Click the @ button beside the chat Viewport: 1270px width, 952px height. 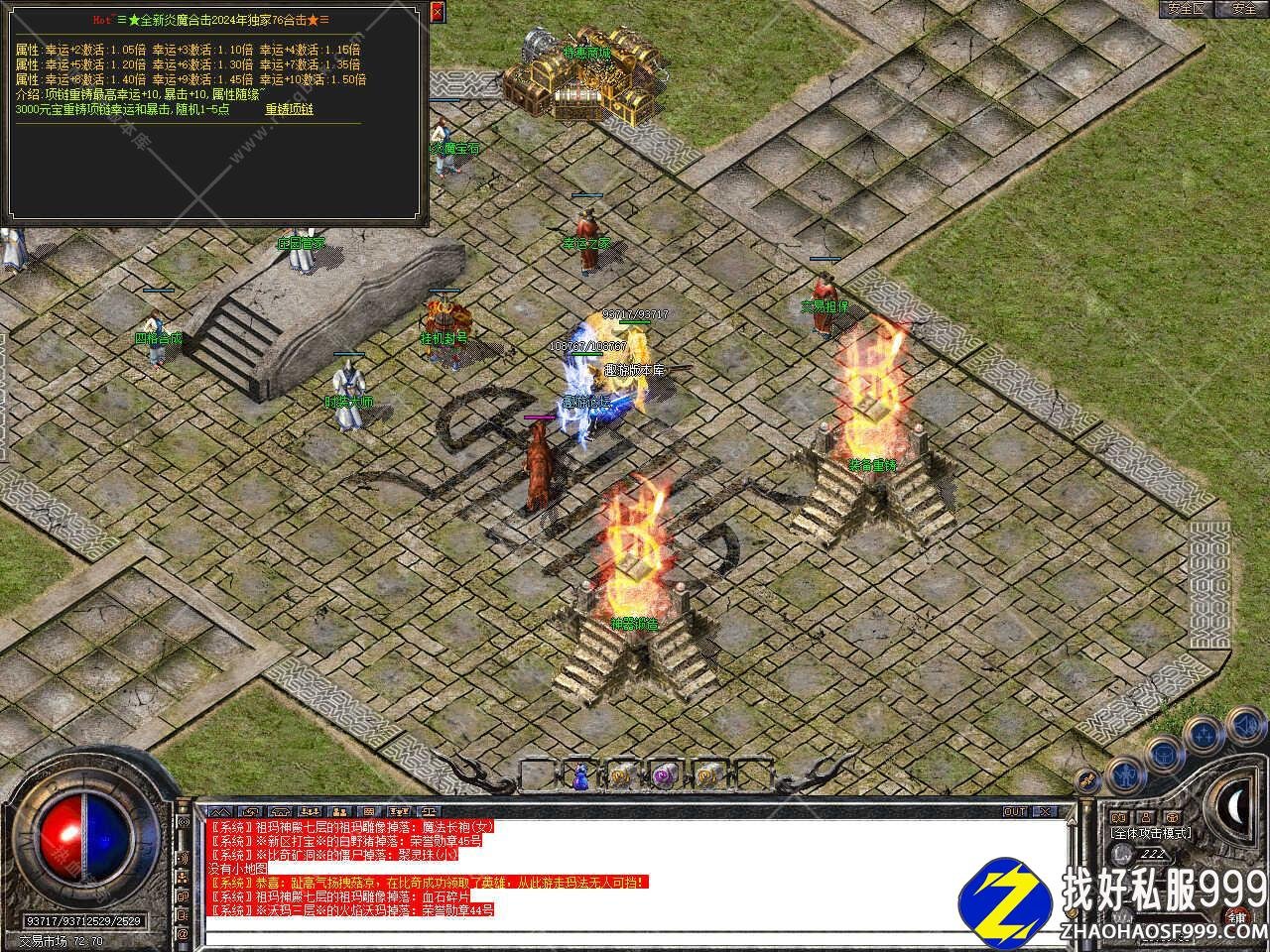click(183, 933)
